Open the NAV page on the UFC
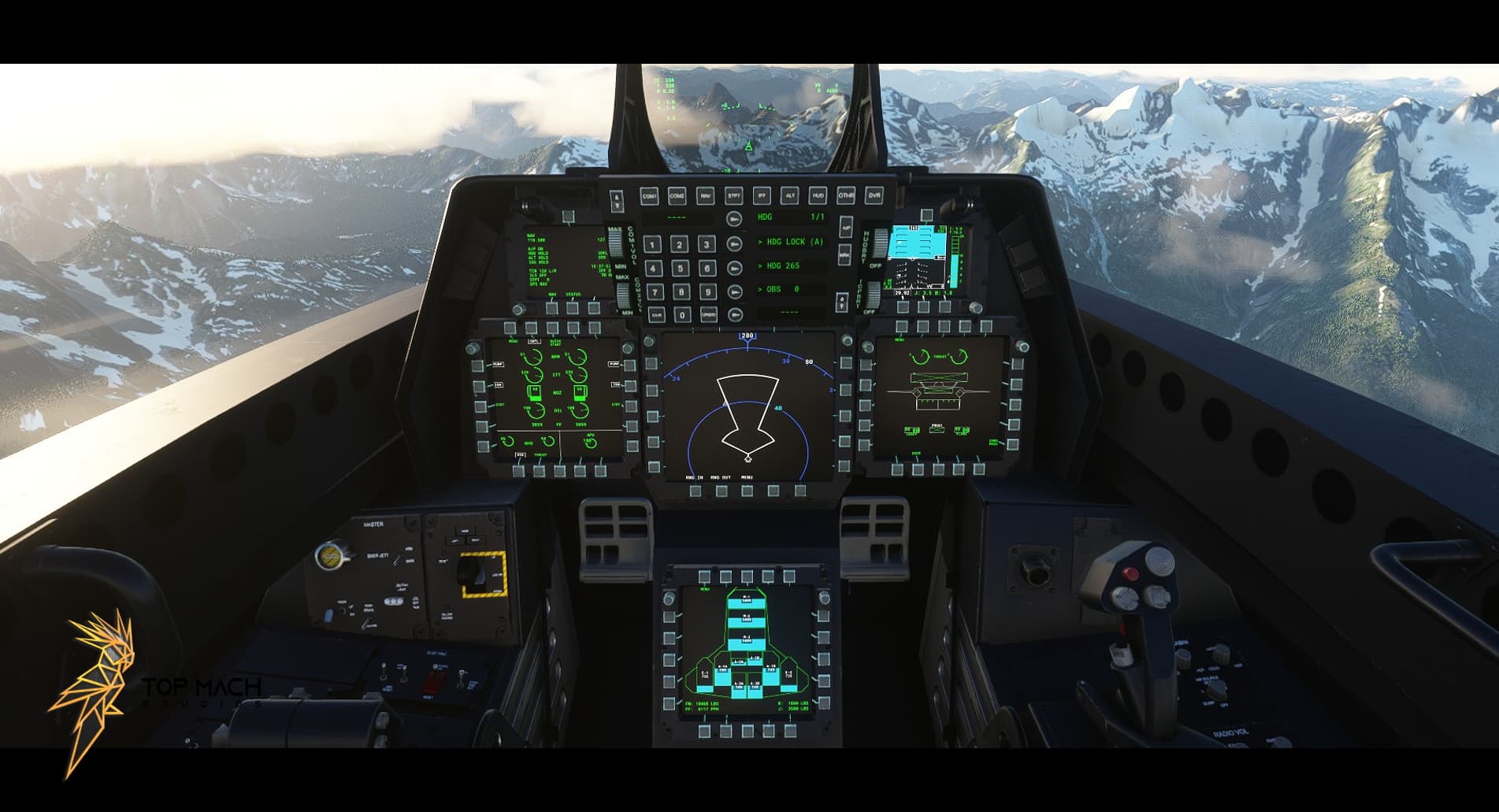 (706, 196)
